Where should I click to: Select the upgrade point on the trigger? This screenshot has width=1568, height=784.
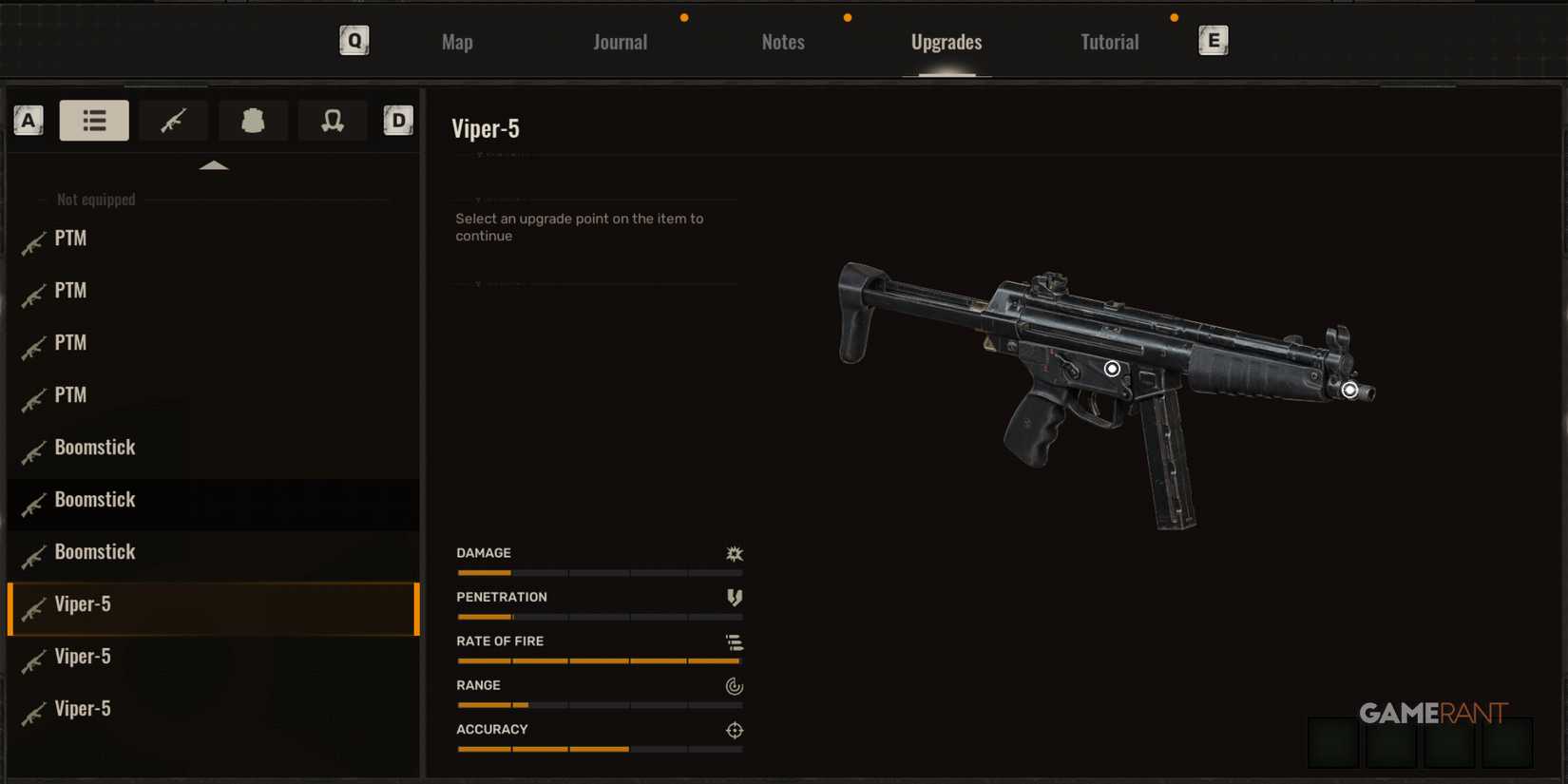tap(1111, 368)
